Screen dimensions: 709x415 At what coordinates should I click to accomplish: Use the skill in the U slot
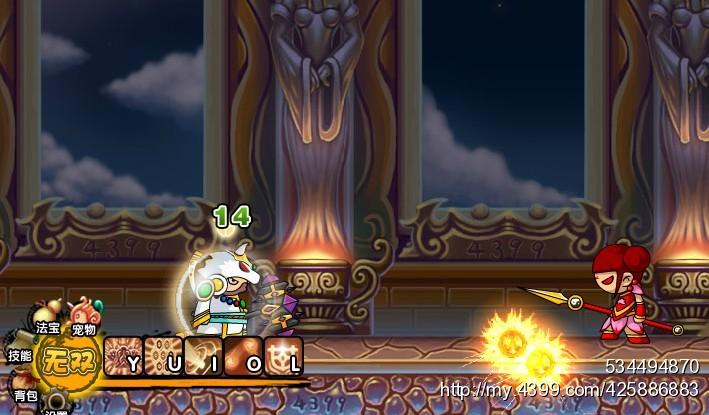(162, 356)
